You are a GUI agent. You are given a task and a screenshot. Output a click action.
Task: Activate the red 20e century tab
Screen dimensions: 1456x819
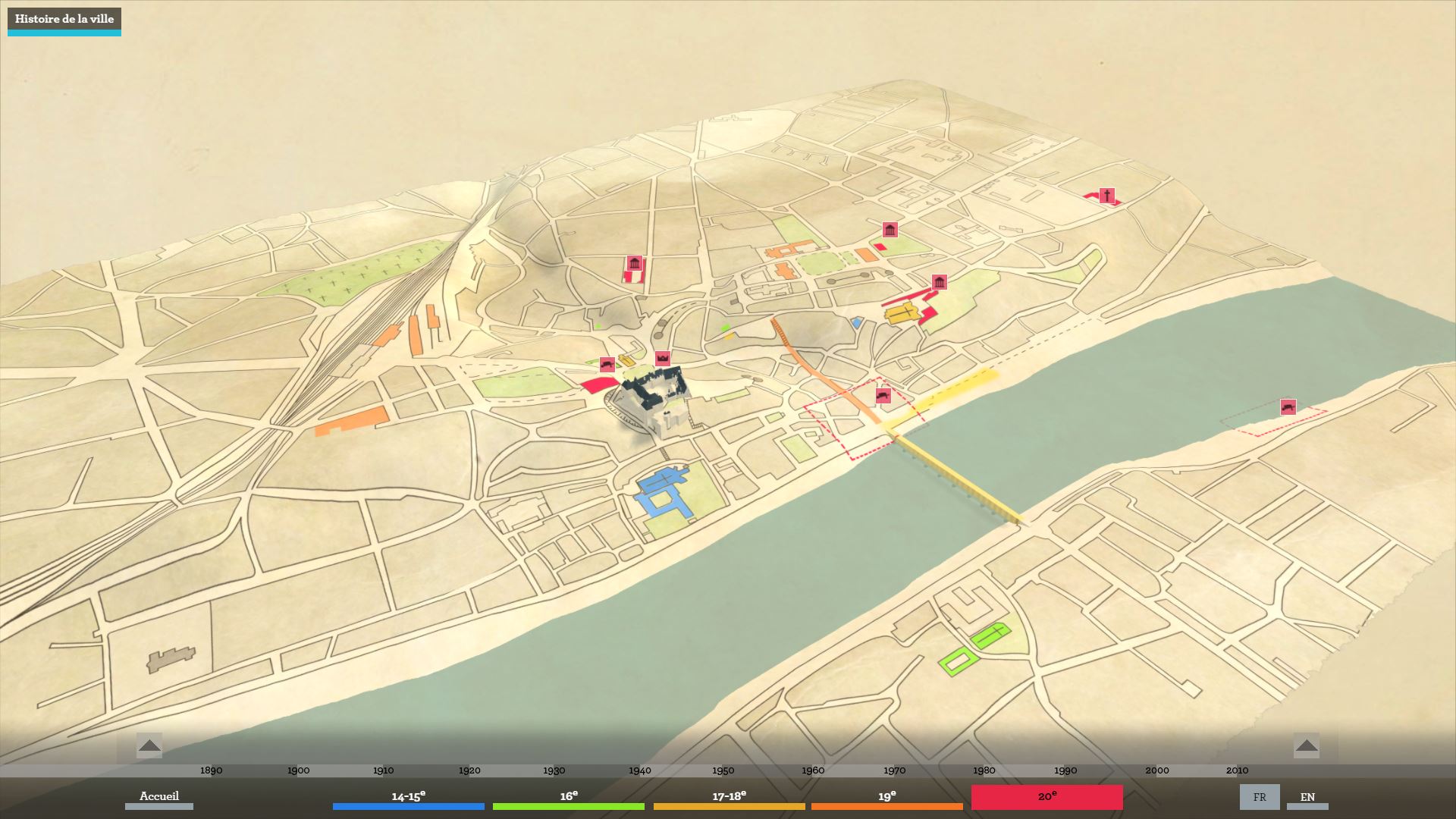click(1046, 797)
